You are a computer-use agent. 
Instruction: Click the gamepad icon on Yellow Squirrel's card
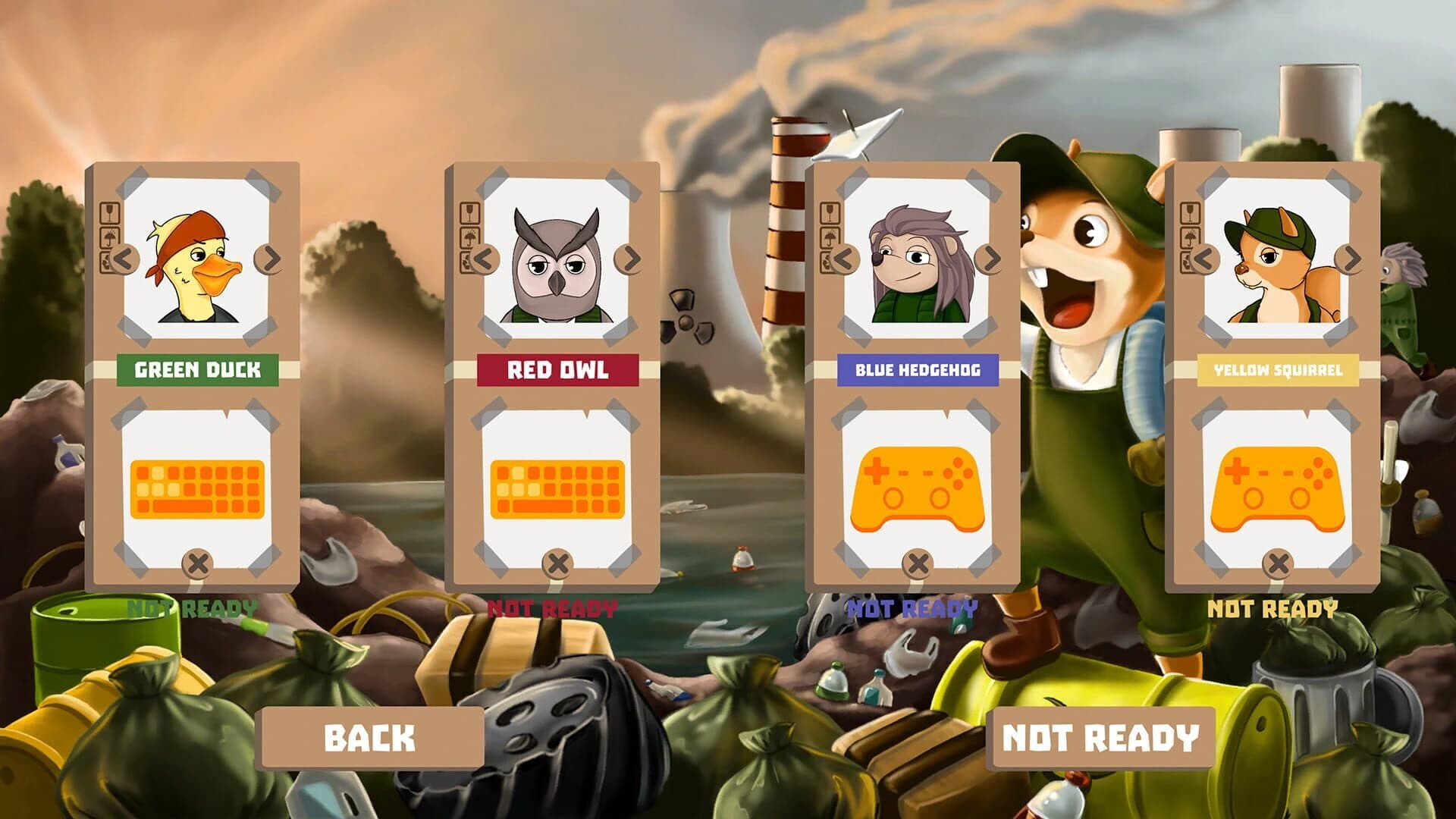pos(1278,489)
